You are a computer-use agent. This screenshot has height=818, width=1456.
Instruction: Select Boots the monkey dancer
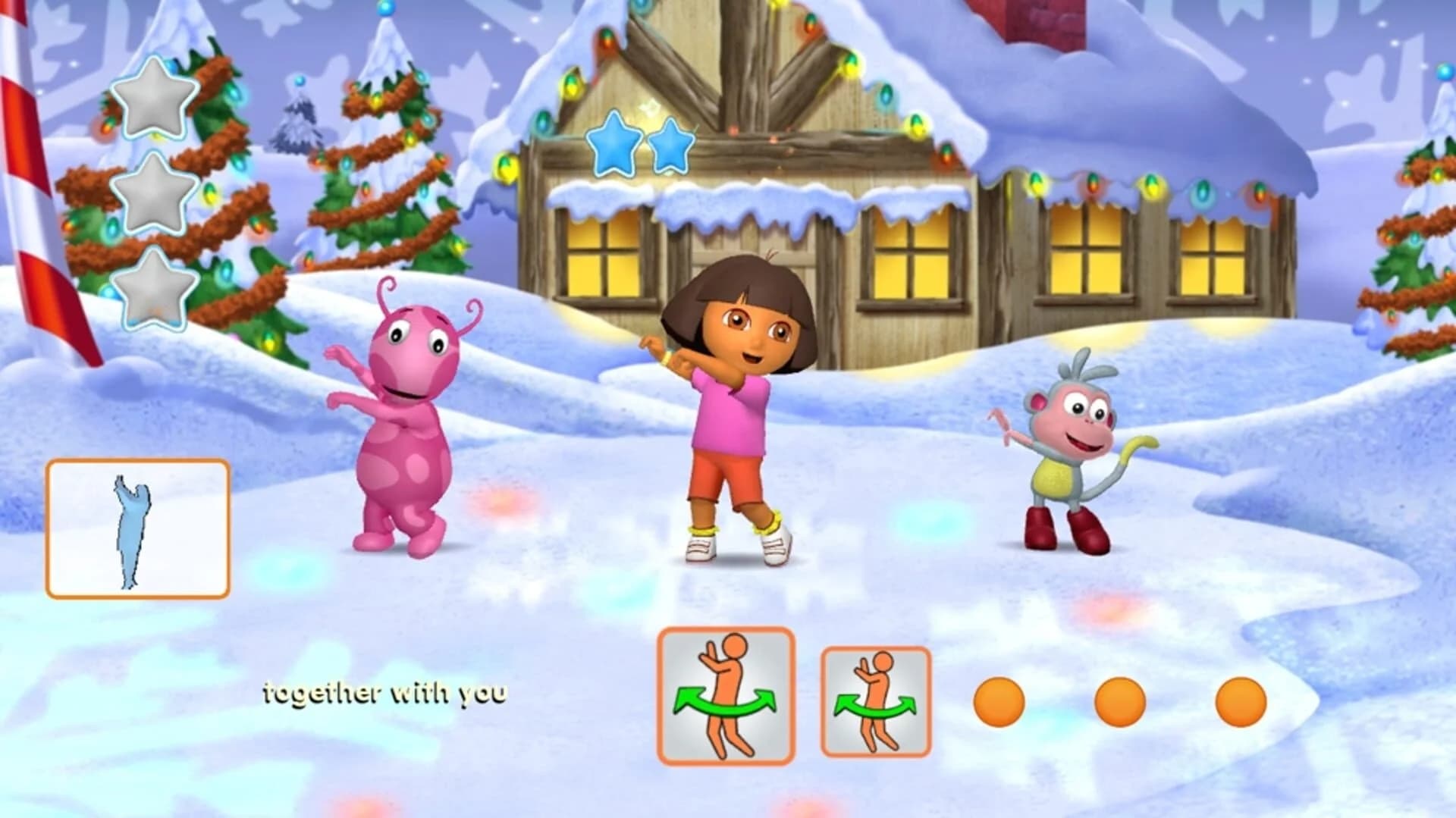(x=1062, y=455)
